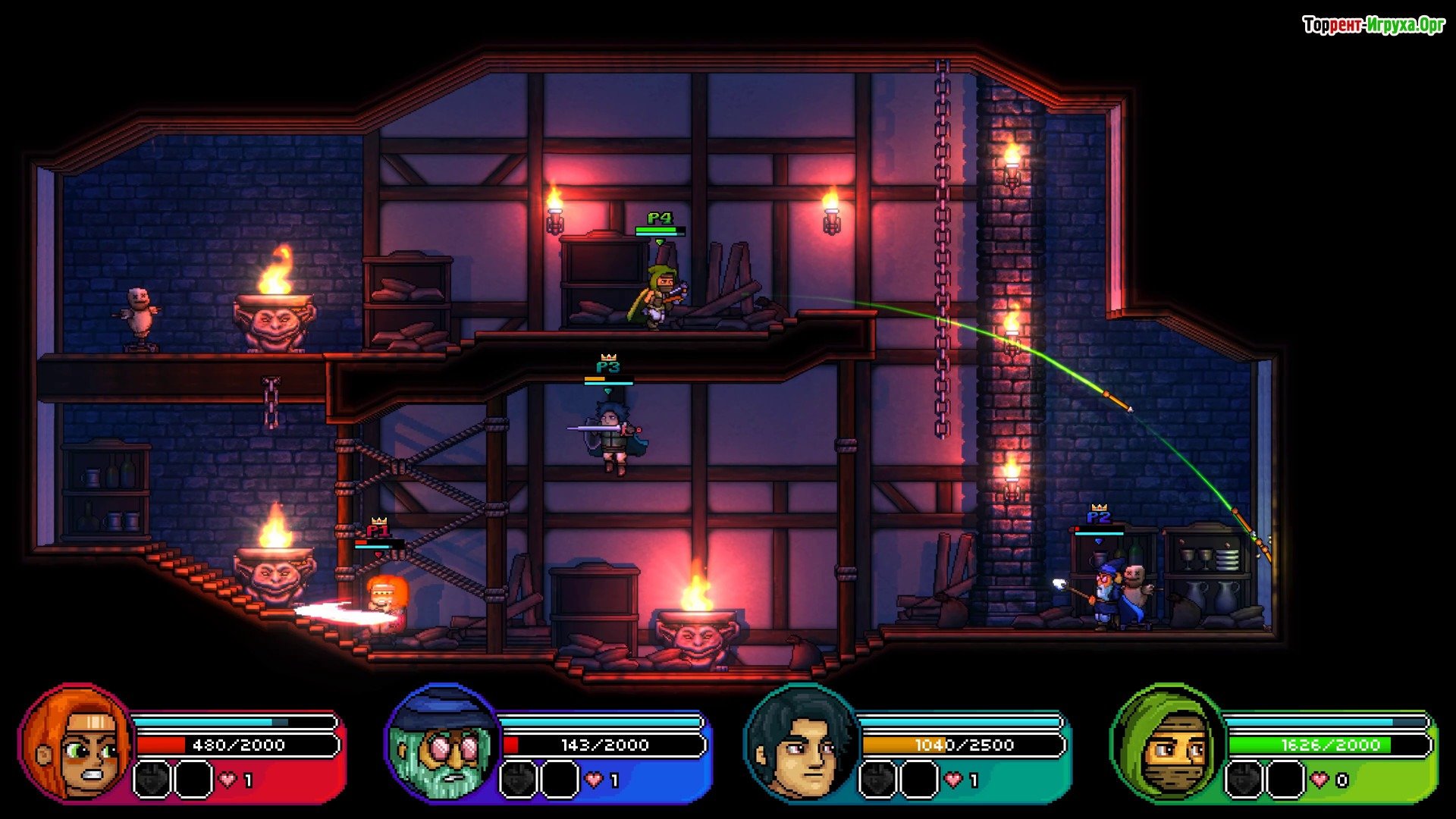1456x819 pixels.
Task: Select the green-hooded archer portrait
Action: (1168, 743)
